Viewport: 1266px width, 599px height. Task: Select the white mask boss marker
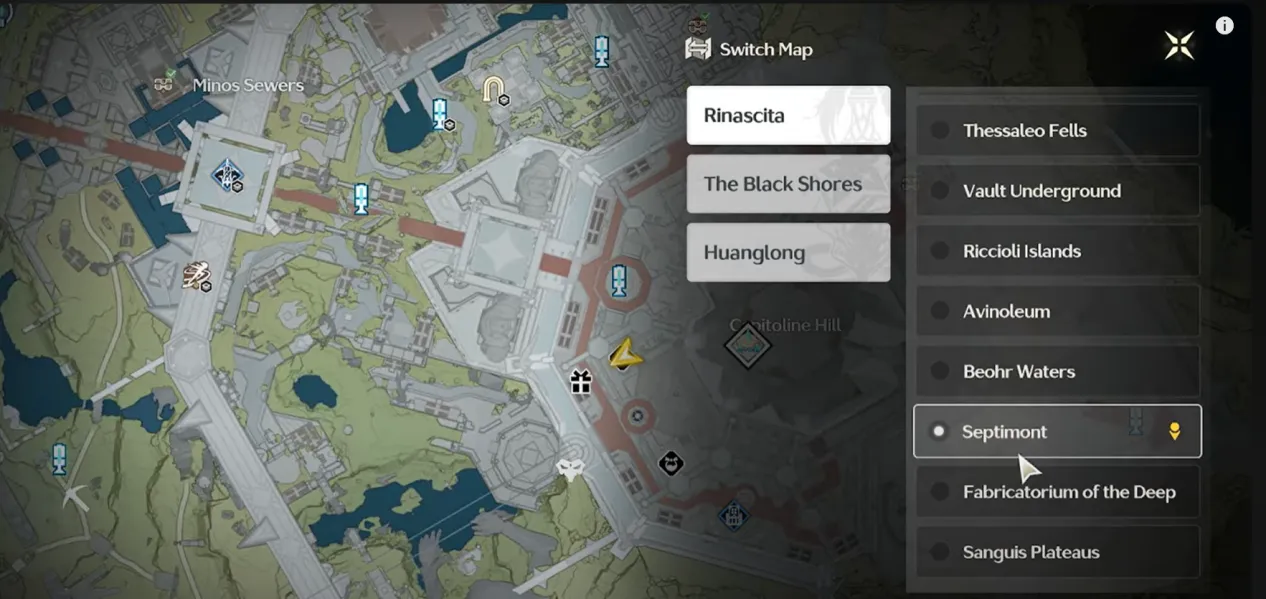(x=571, y=469)
